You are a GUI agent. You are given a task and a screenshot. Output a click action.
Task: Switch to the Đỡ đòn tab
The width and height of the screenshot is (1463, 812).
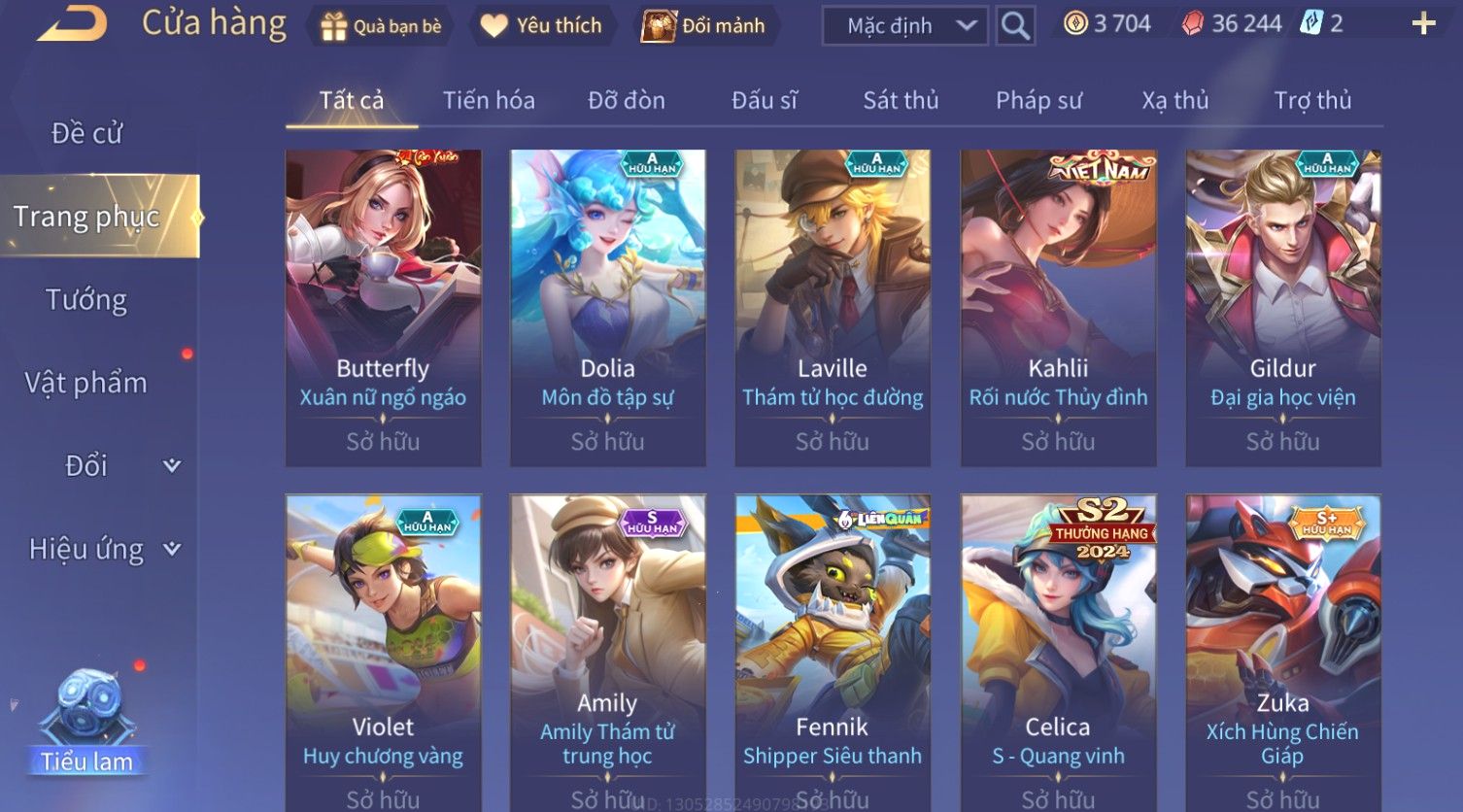(627, 100)
